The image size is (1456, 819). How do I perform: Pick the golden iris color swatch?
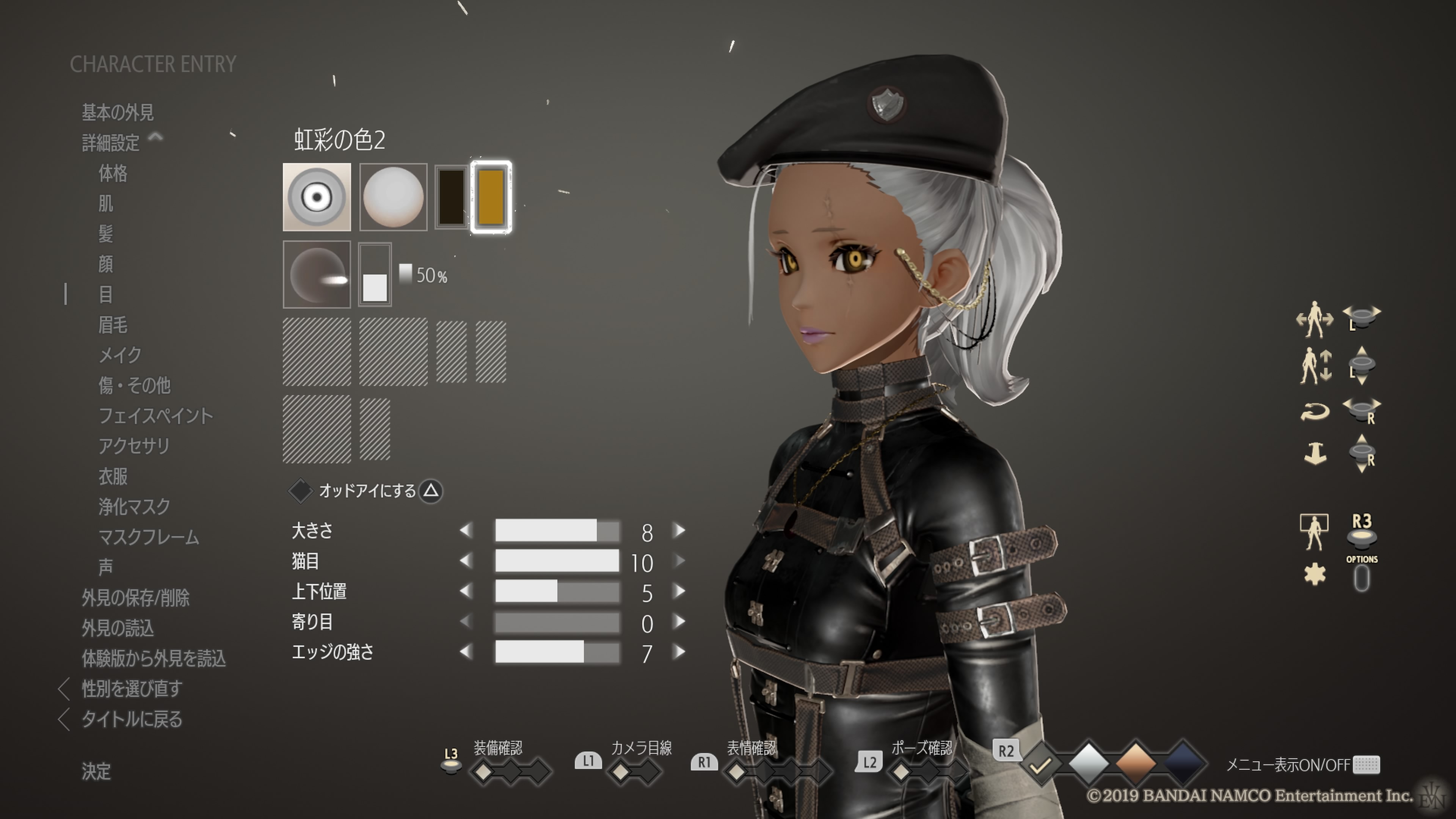pyautogui.click(x=491, y=197)
